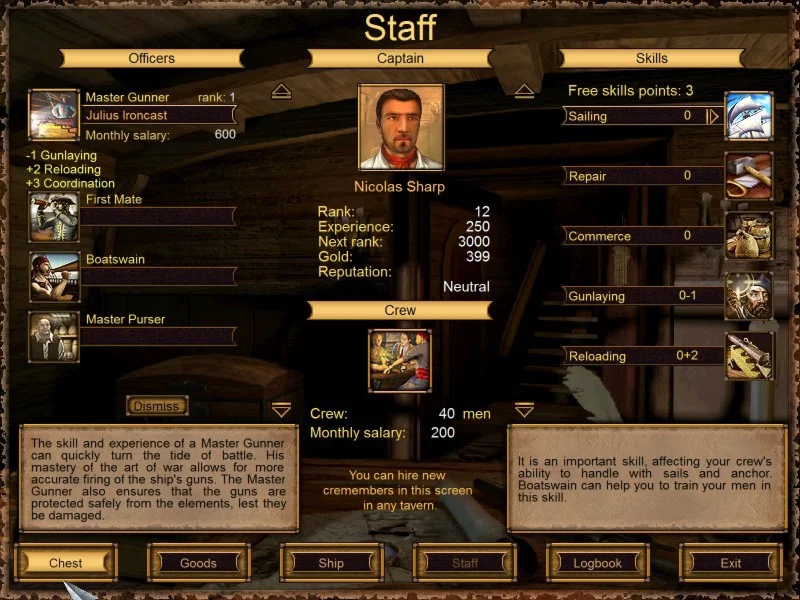
Task: Choose the Repair skill icon
Action: point(749,176)
